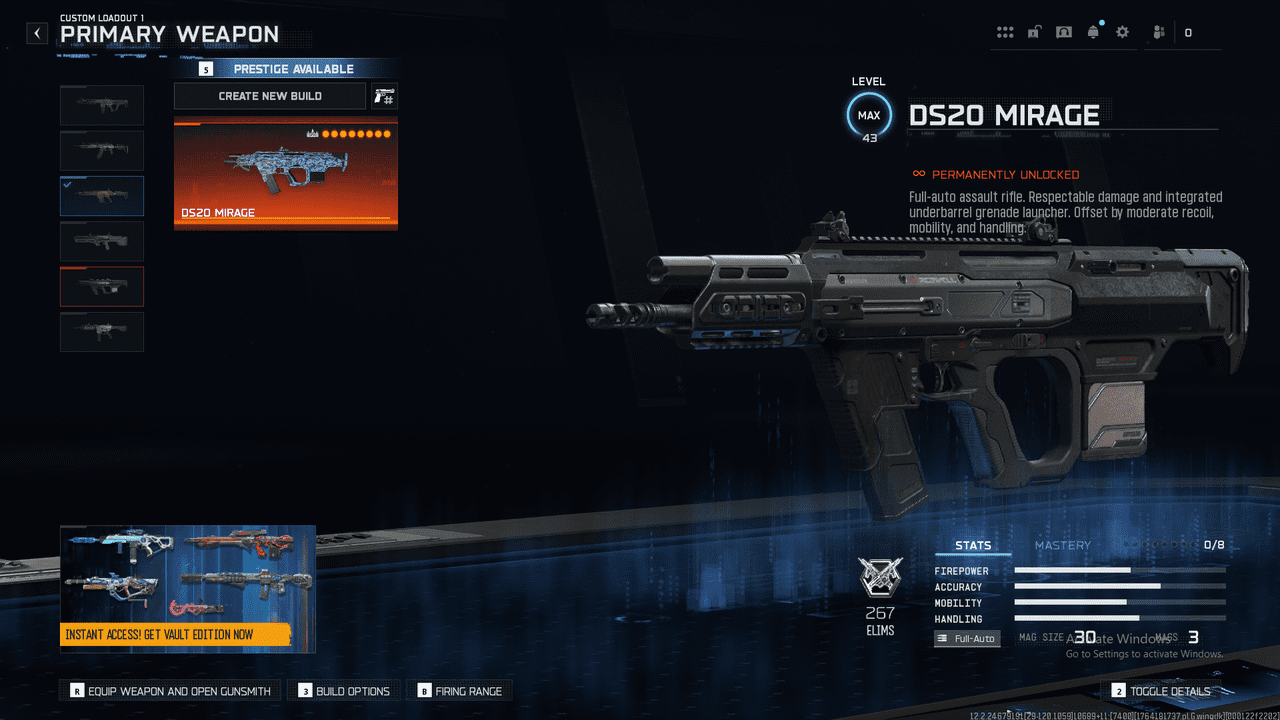Screen dimensions: 1280x720
Task: Click the Full-Auto fire mode button
Action: (967, 638)
